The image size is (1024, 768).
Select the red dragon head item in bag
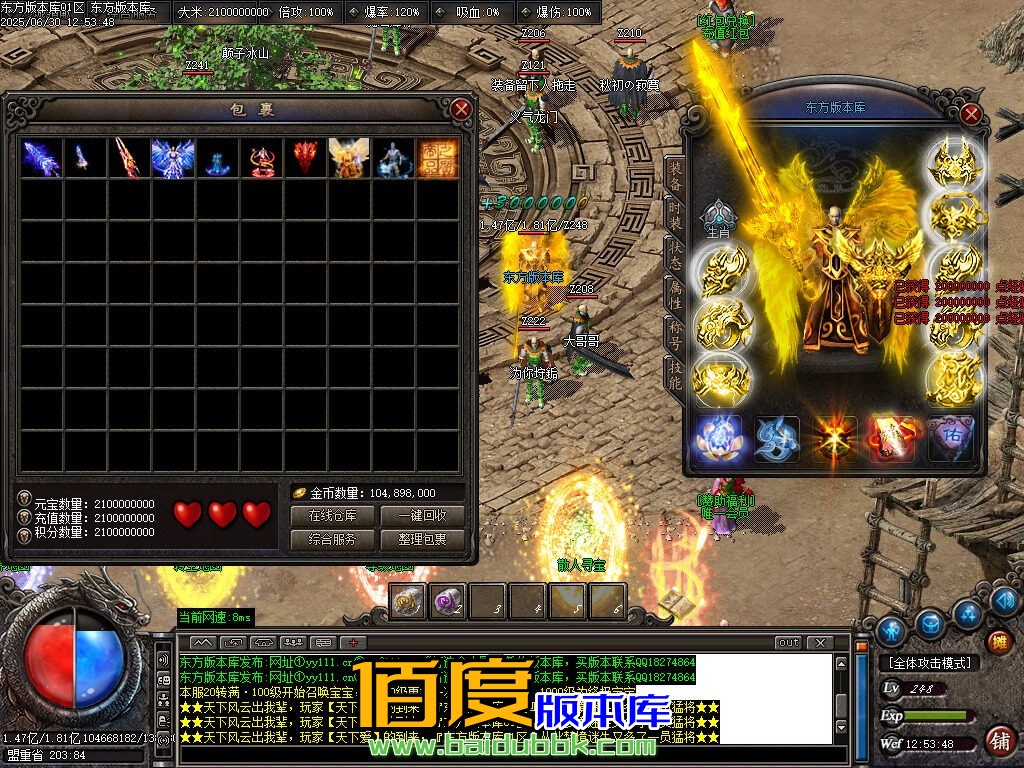click(x=305, y=158)
